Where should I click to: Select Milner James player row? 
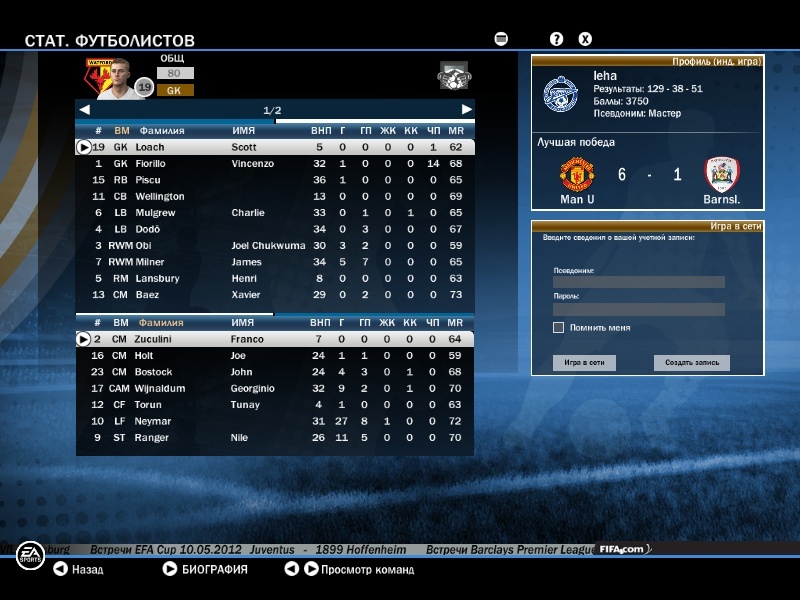point(275,262)
